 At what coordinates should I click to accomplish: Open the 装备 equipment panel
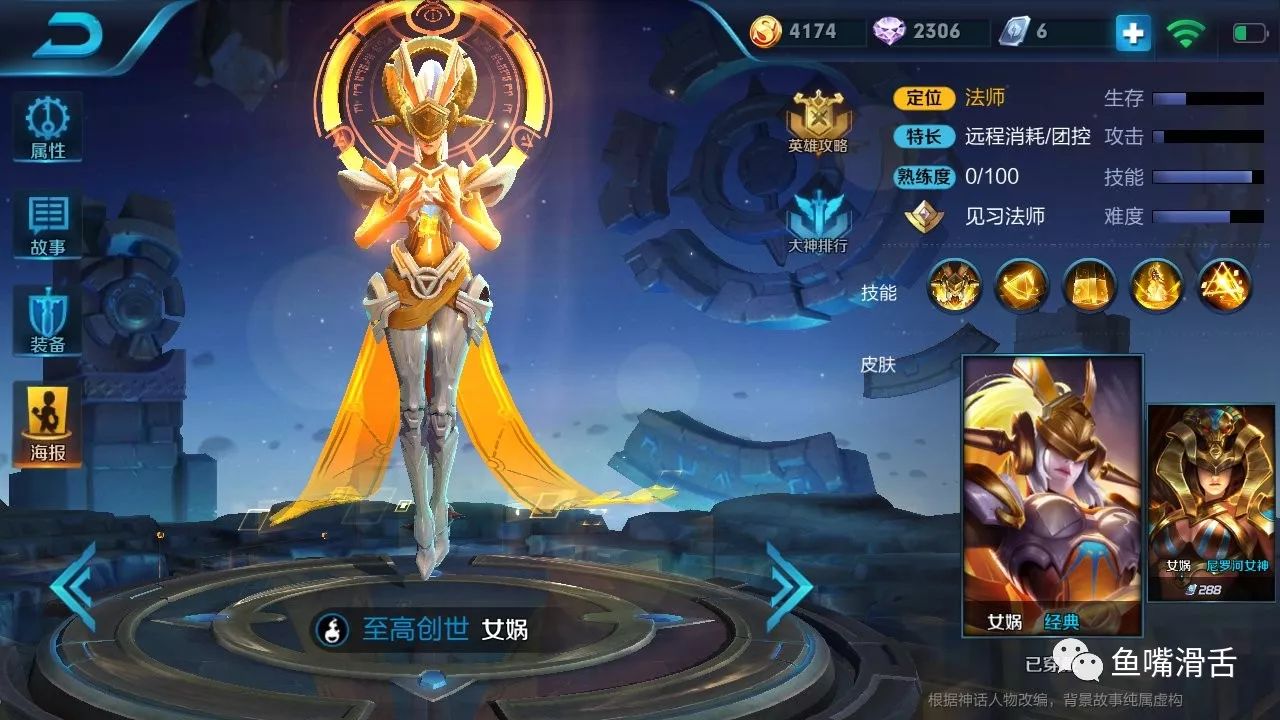46,320
